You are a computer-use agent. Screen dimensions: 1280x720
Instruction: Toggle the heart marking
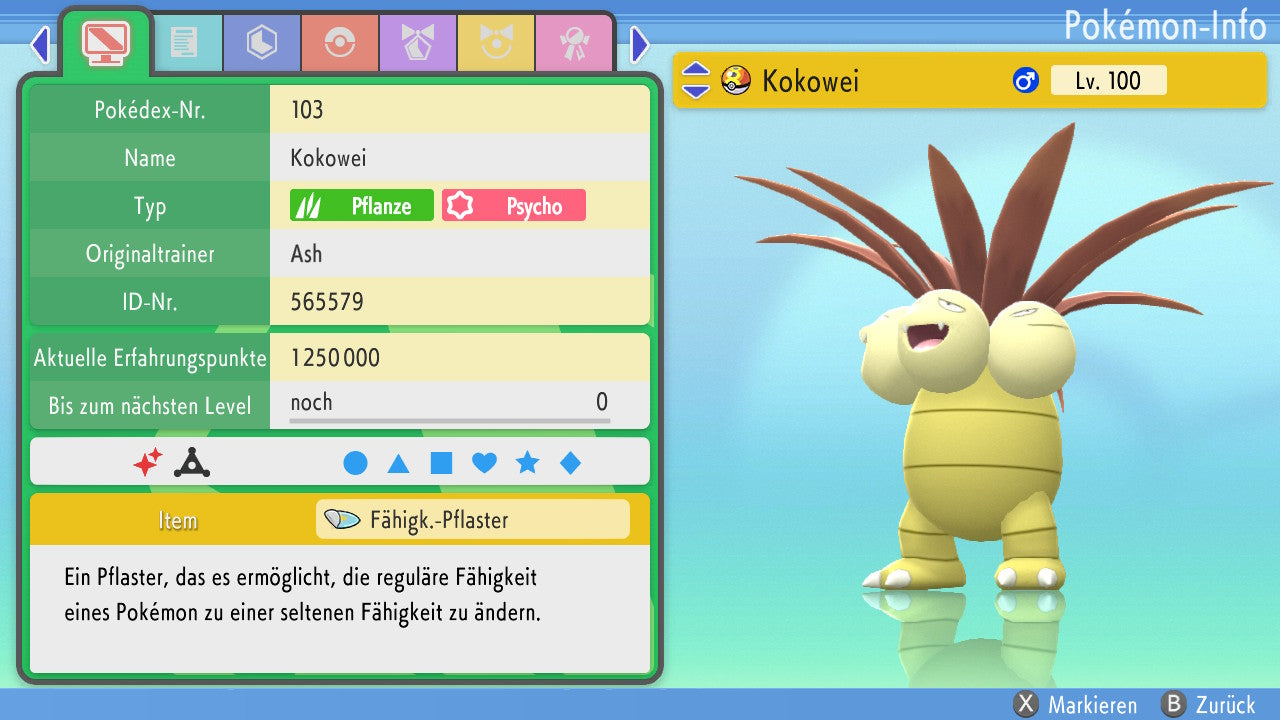[x=484, y=463]
